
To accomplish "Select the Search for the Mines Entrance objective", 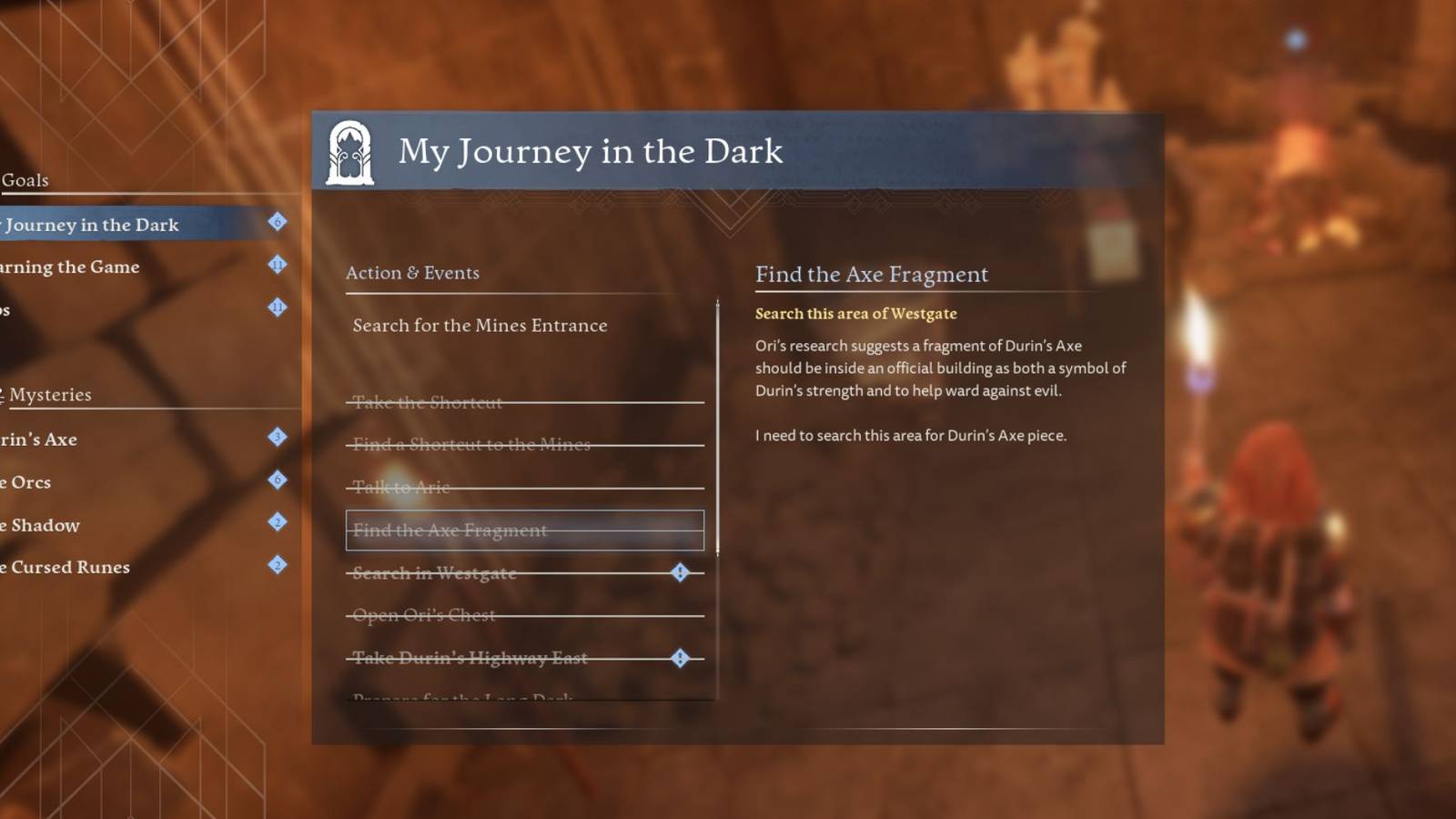I will point(480,325).
